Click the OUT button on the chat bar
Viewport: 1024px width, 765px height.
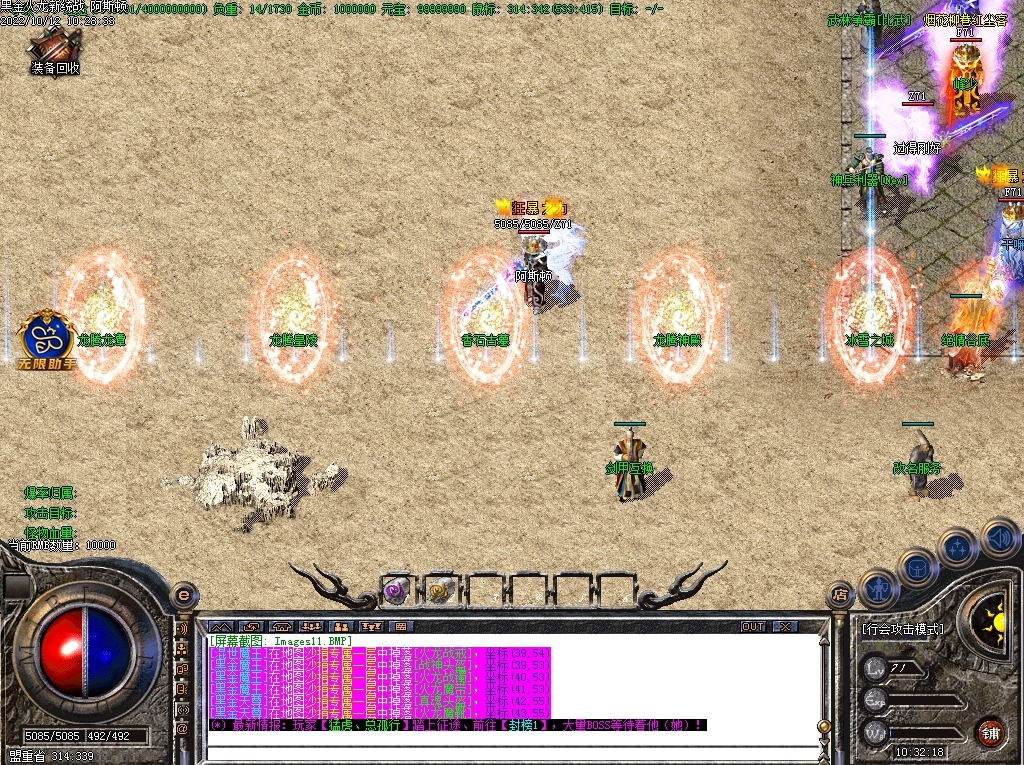click(753, 627)
